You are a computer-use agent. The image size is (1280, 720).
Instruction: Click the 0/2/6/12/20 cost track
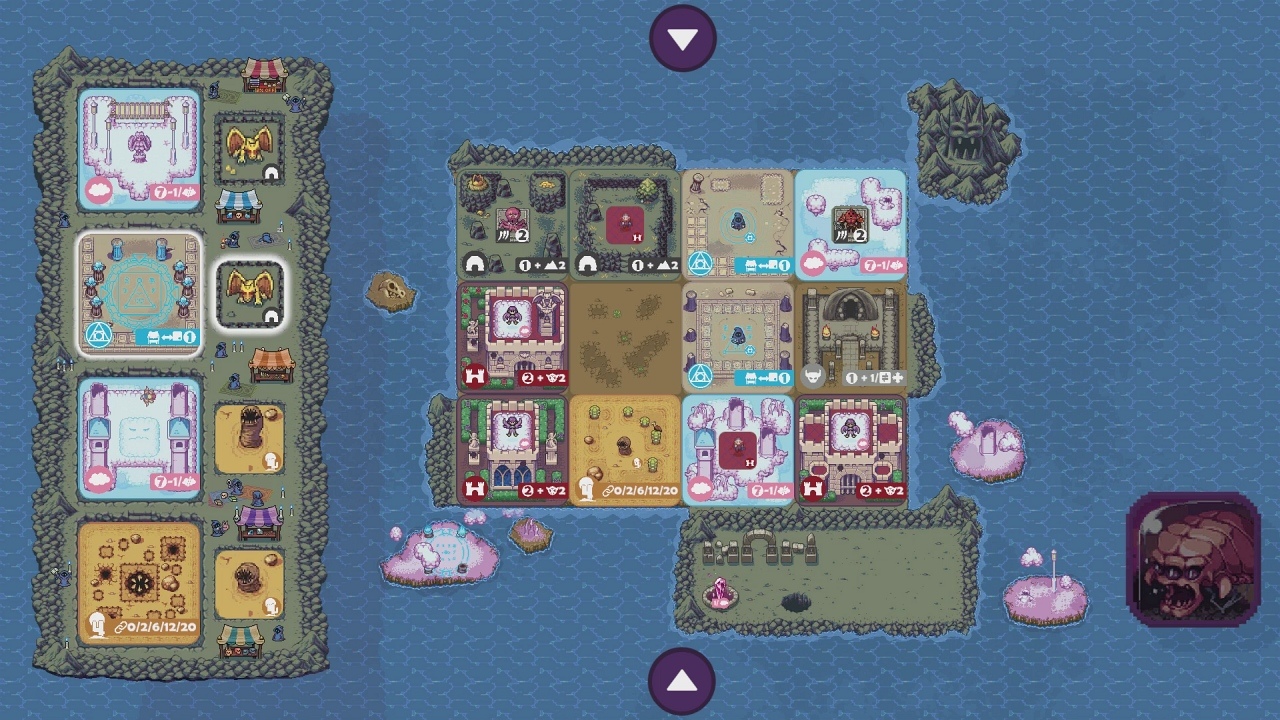[x=645, y=490]
